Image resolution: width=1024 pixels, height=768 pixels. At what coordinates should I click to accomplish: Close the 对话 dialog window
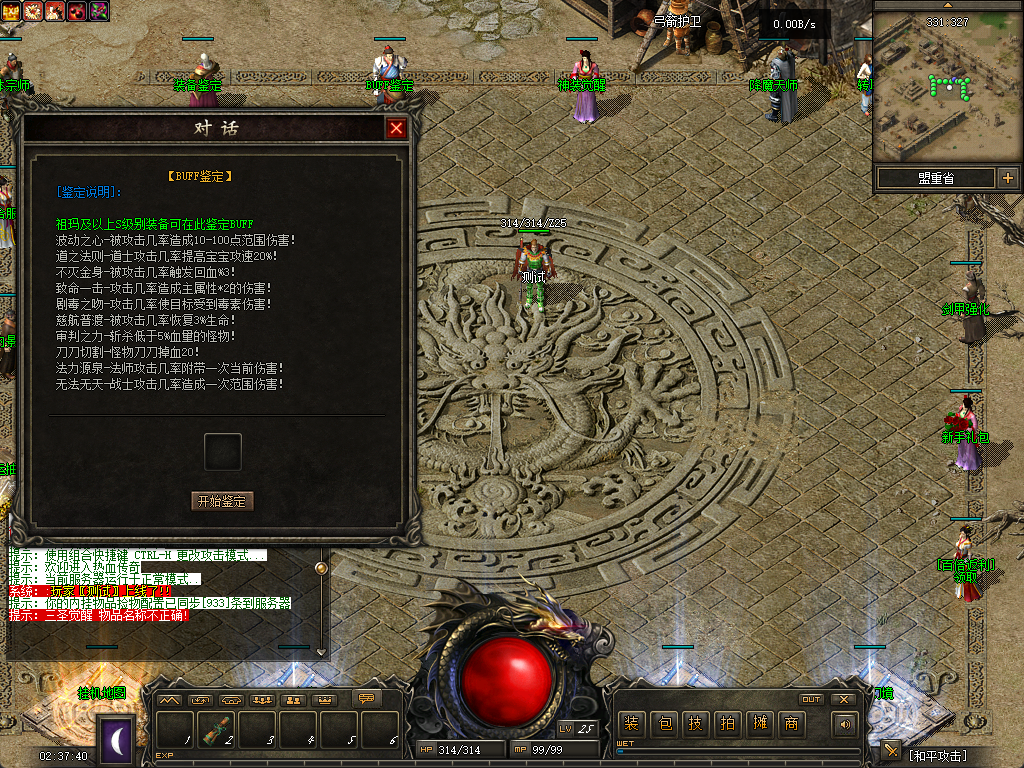(x=397, y=128)
